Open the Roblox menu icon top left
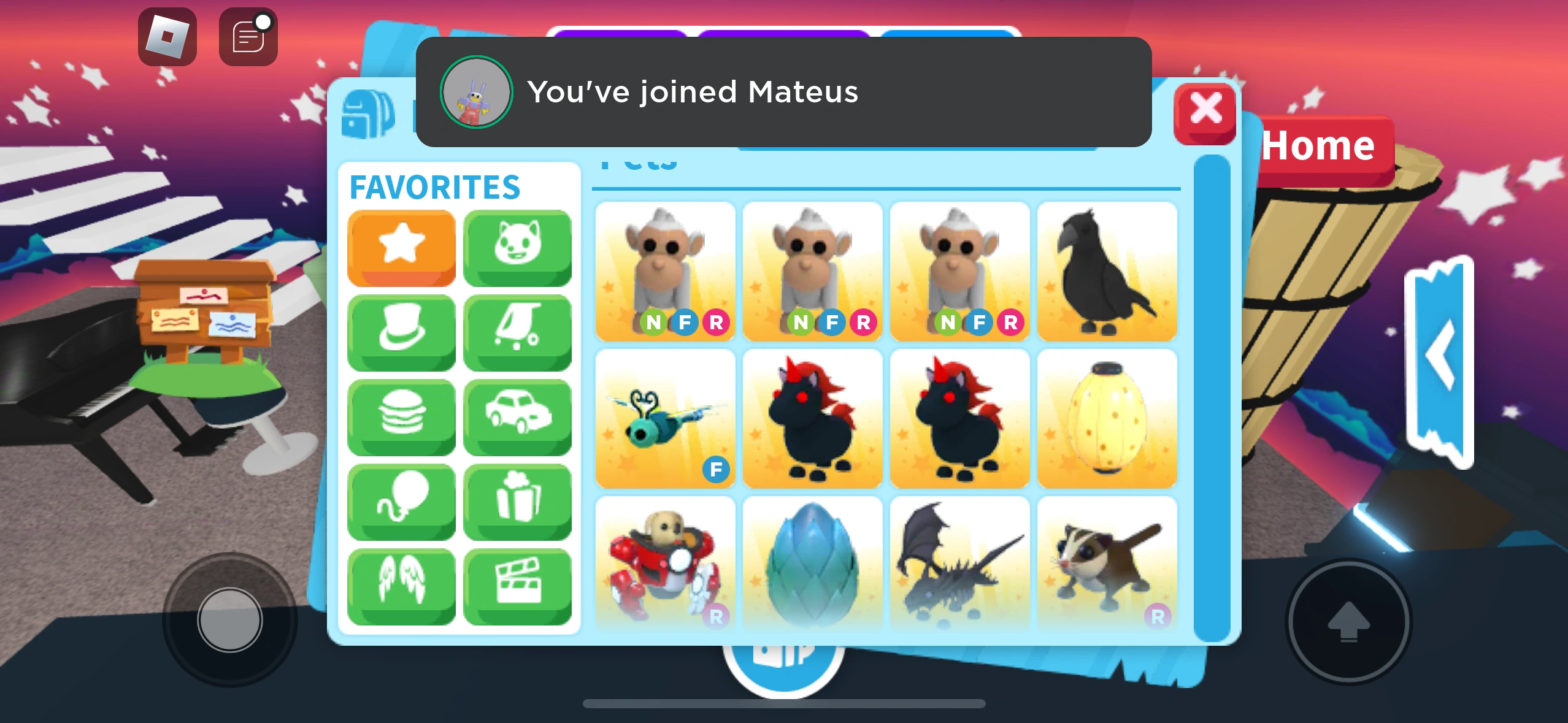Viewport: 1568px width, 723px height. [x=167, y=35]
